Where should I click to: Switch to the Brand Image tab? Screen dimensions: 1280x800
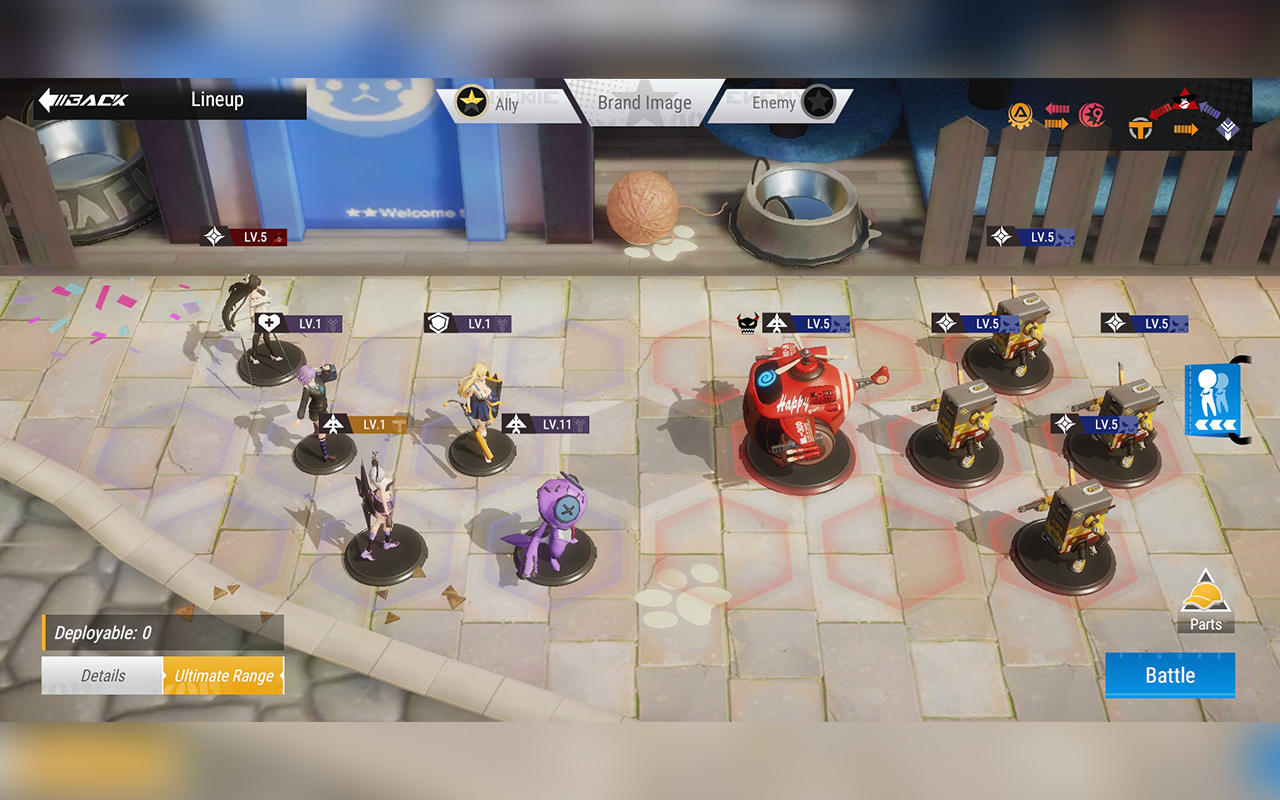coord(644,102)
